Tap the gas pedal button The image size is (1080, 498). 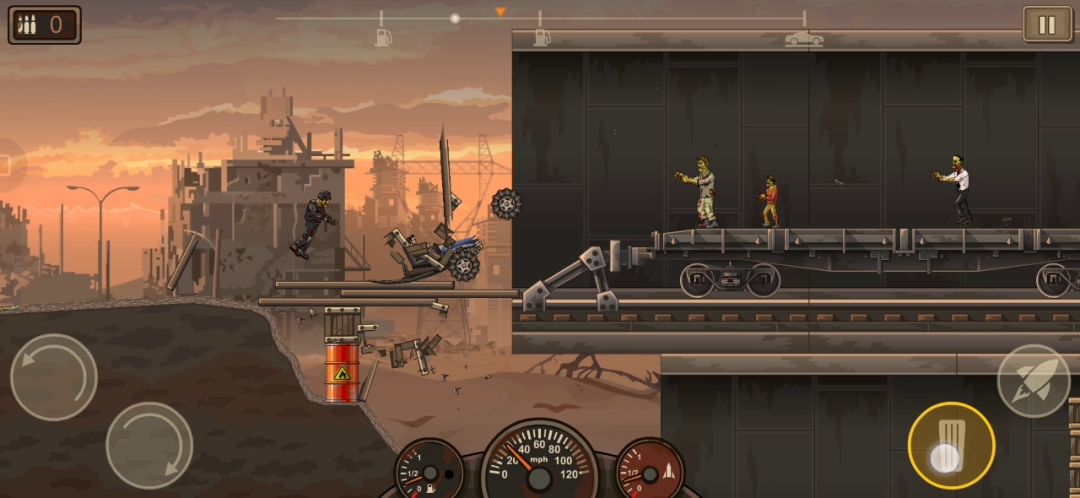[x=950, y=445]
